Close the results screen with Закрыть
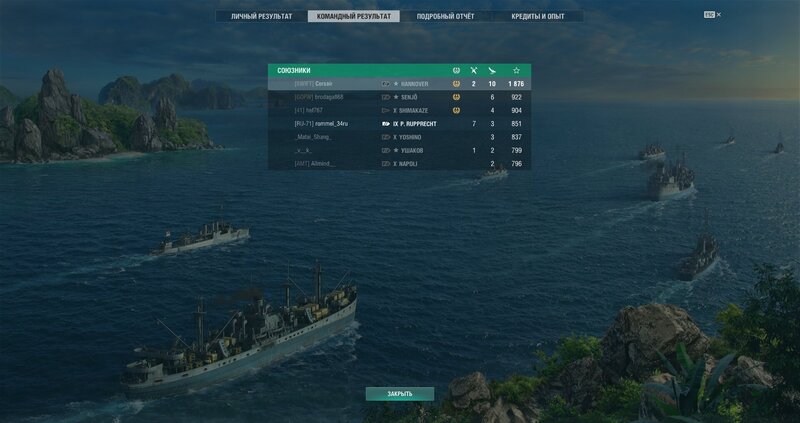Screen dimensions: 800x423 pos(399,393)
